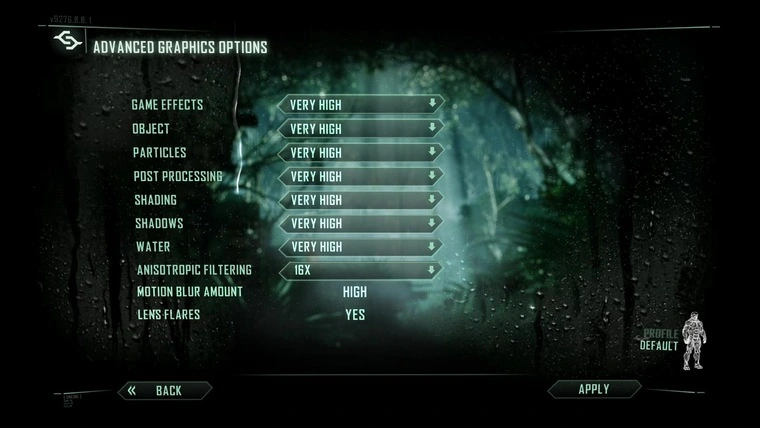Open the Post Processing dropdown
This screenshot has height=428, width=760.
(361, 176)
